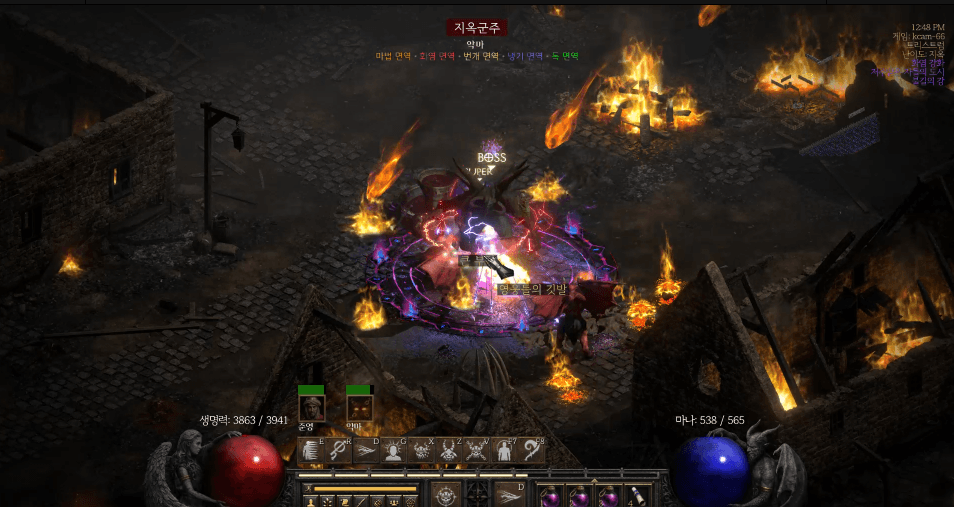The height and width of the screenshot is (507, 954).
Task: Use the scroll in belt slot 4
Action: (636, 494)
